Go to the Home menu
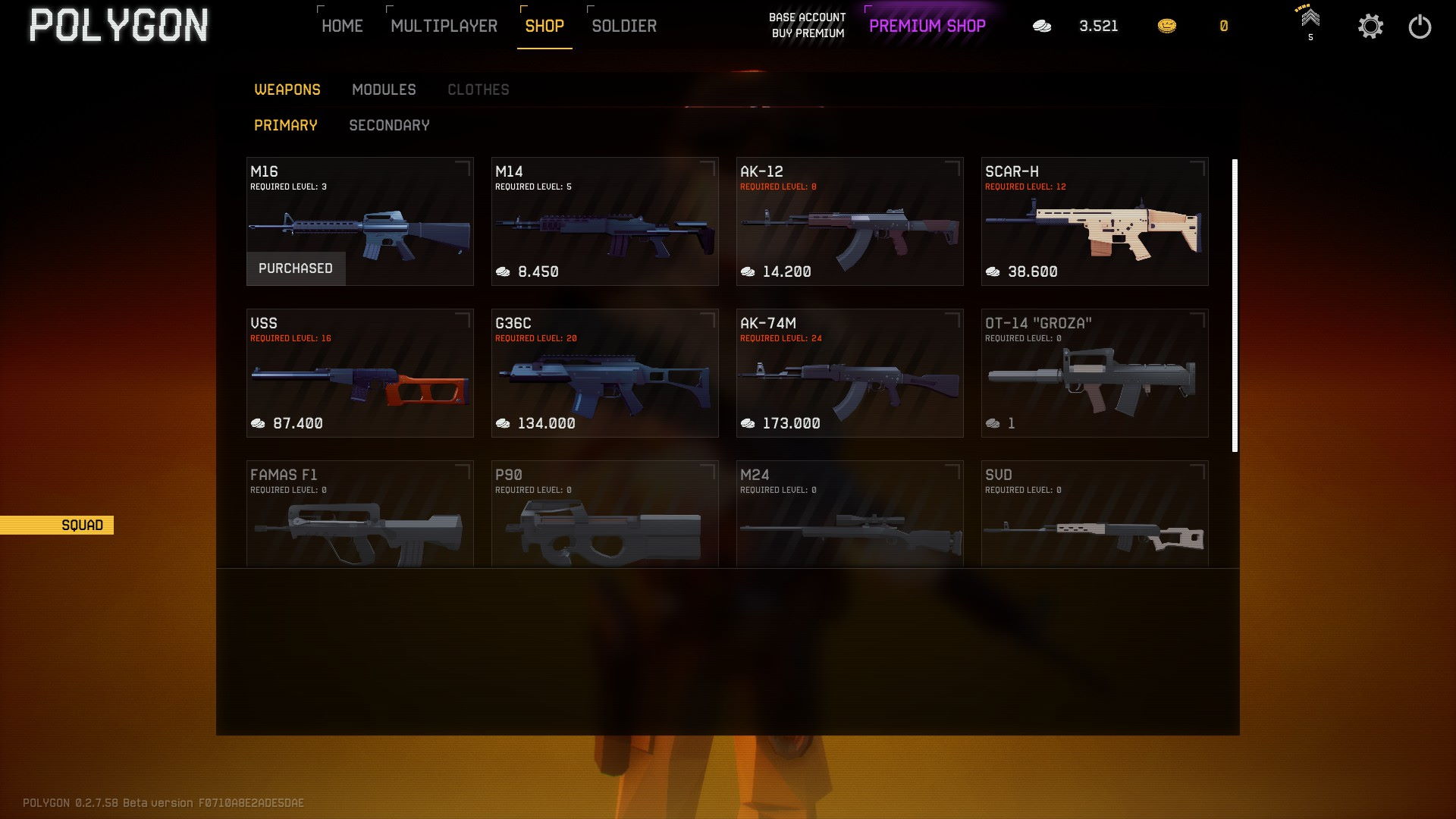This screenshot has height=819, width=1456. coord(342,26)
